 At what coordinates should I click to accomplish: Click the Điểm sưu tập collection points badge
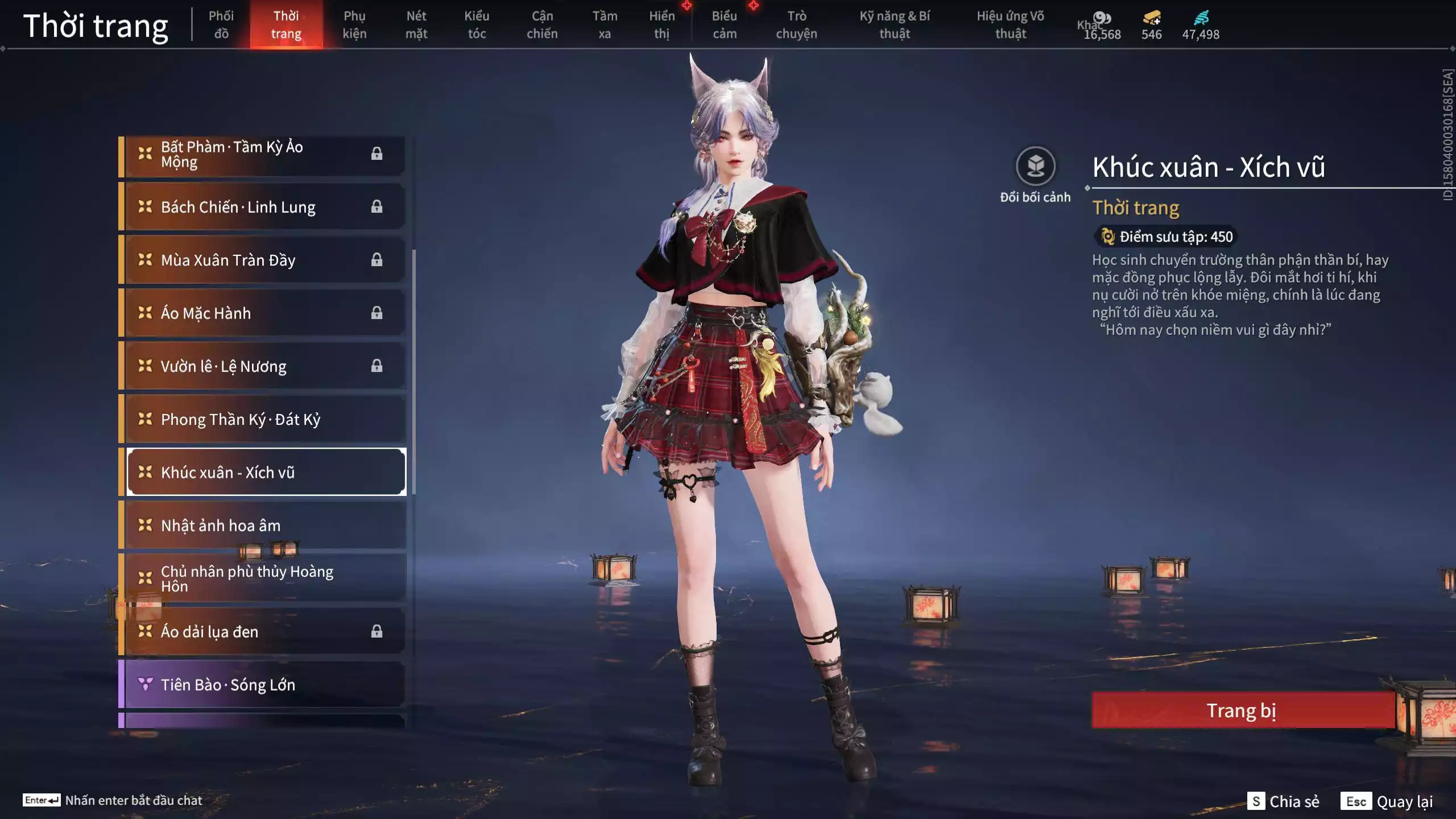point(1165,237)
